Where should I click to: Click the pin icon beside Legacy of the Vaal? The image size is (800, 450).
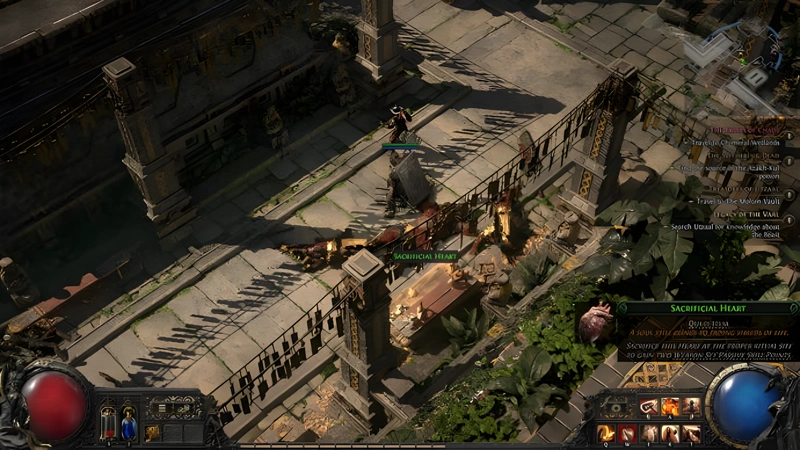tap(789, 219)
